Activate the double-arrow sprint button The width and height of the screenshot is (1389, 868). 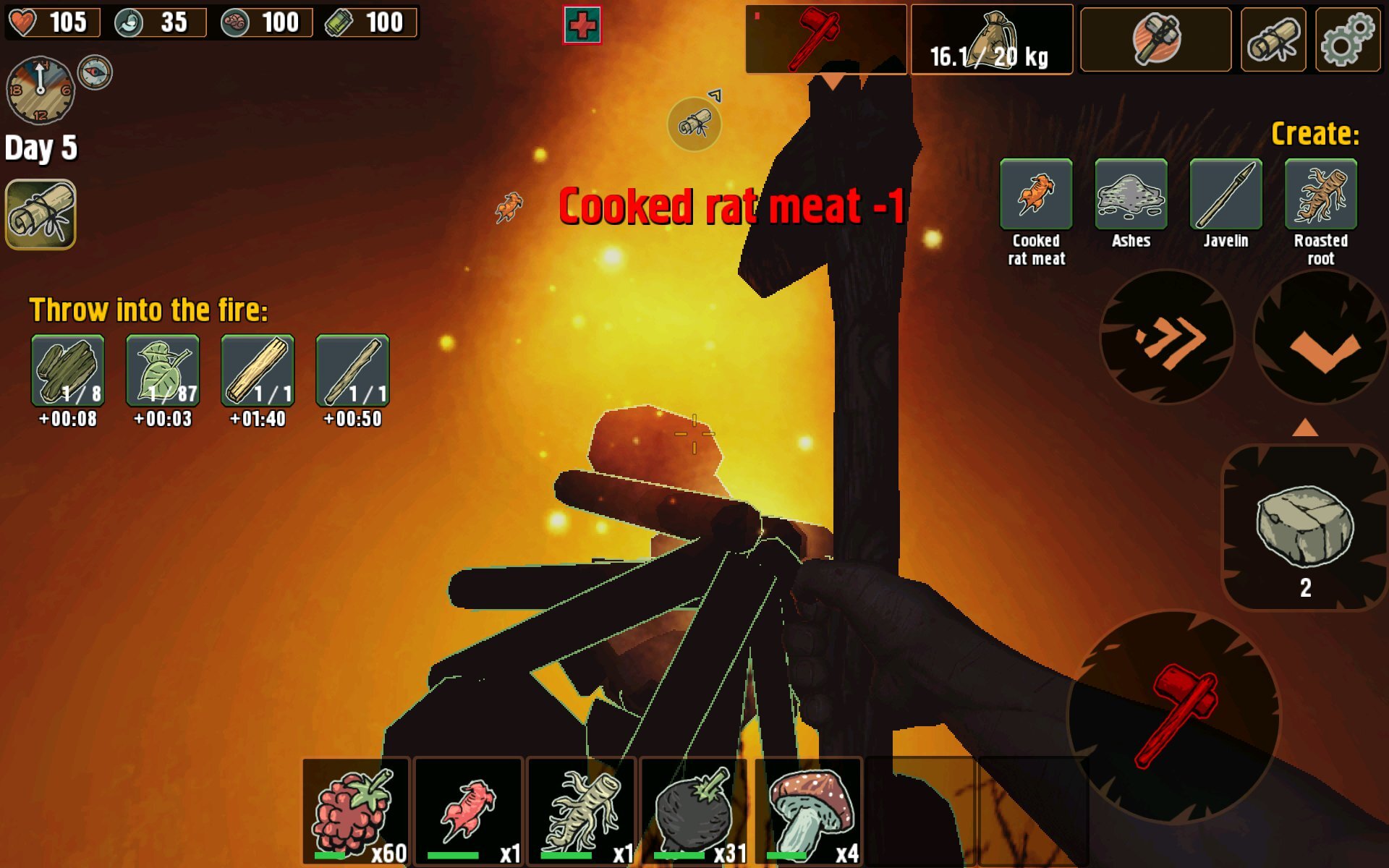pos(1166,337)
